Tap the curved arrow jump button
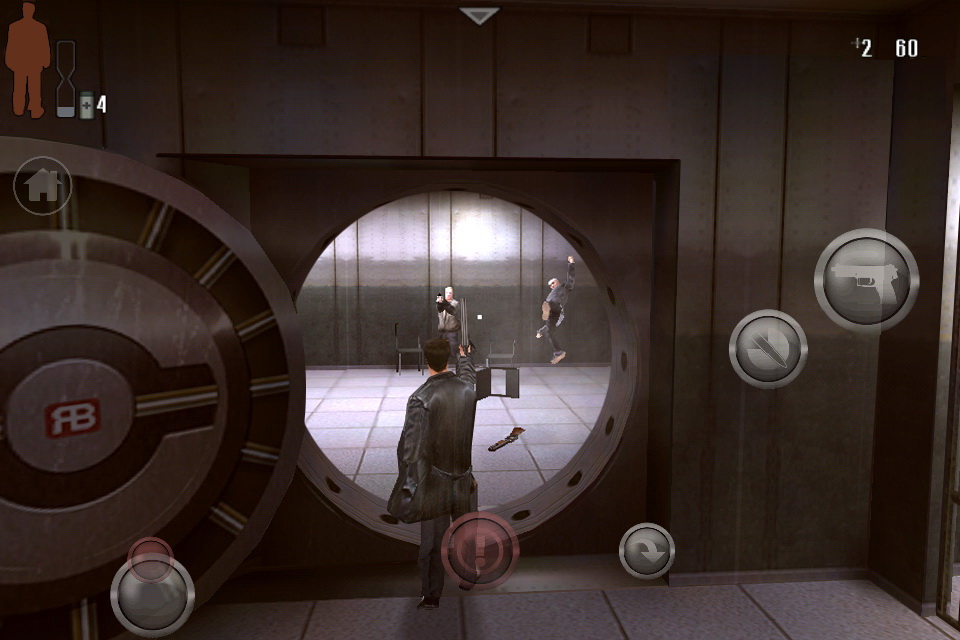Image resolution: width=960 pixels, height=640 pixels. pos(647,551)
